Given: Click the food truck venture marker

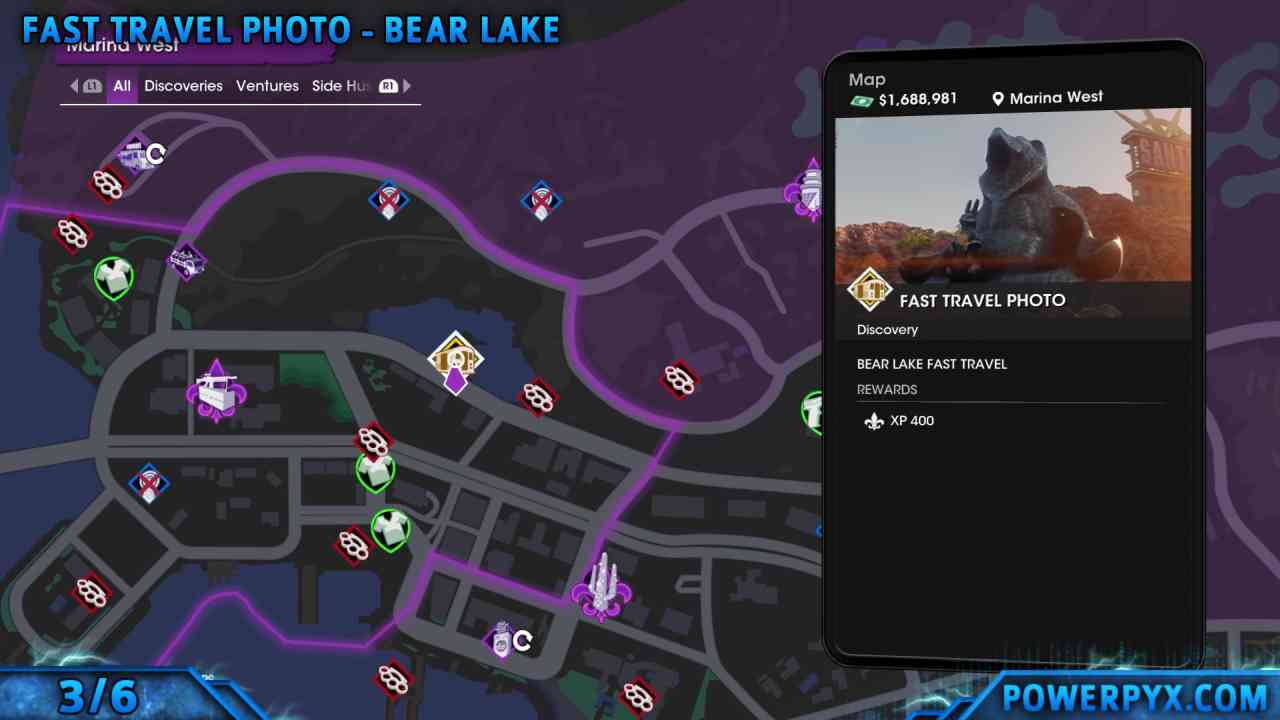Looking at the screenshot, I should pyautogui.click(x=216, y=391).
